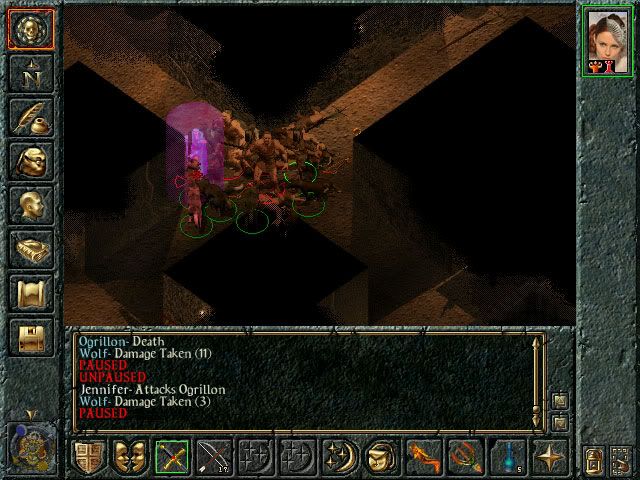Screen dimensions: 640x480
Task: Open the journal with the quill icon
Action: click(30, 116)
